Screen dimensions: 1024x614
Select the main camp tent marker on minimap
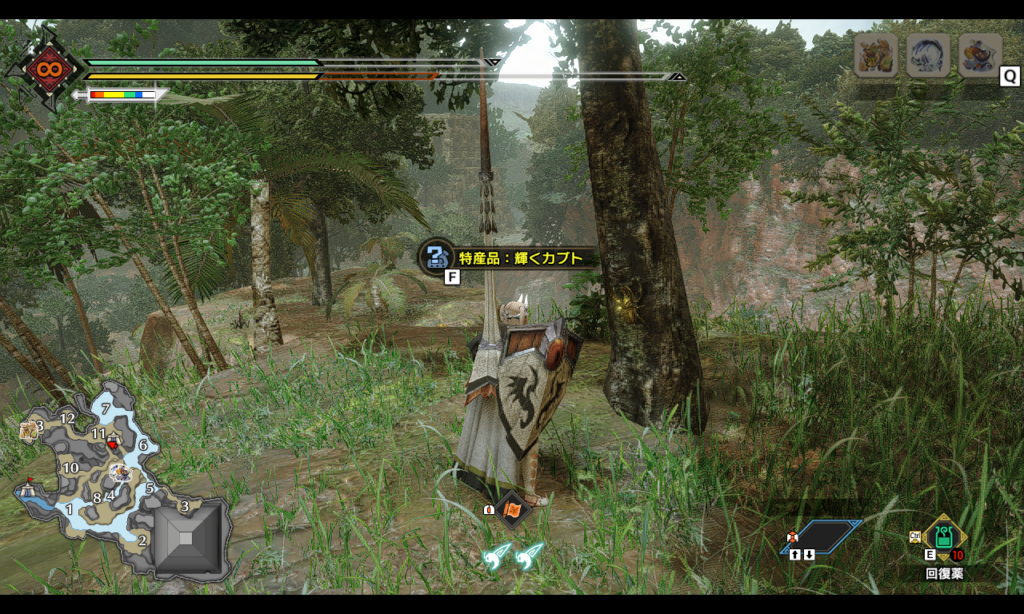click(x=27, y=488)
